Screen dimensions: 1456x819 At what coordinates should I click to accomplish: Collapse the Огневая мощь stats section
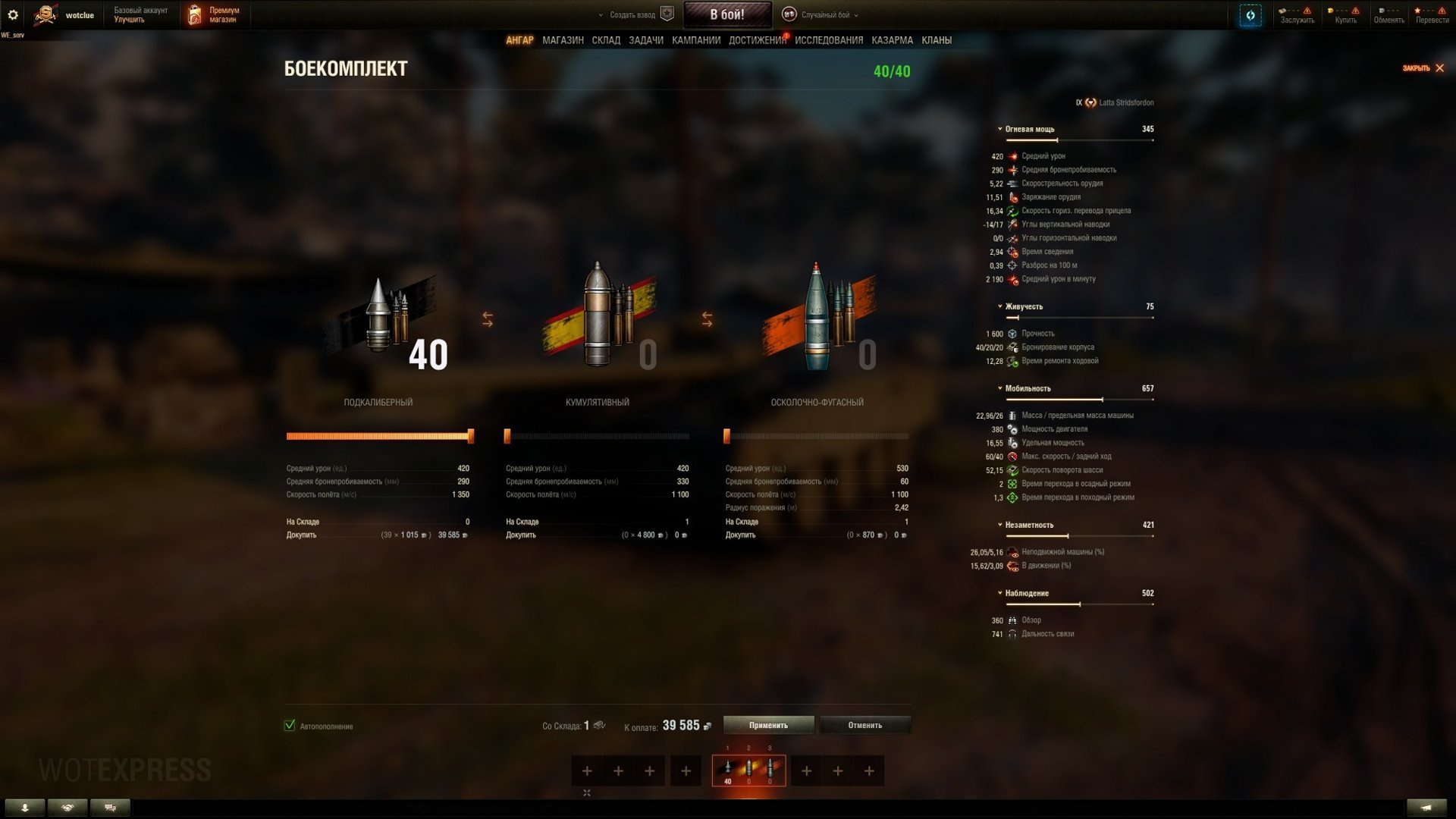[999, 129]
